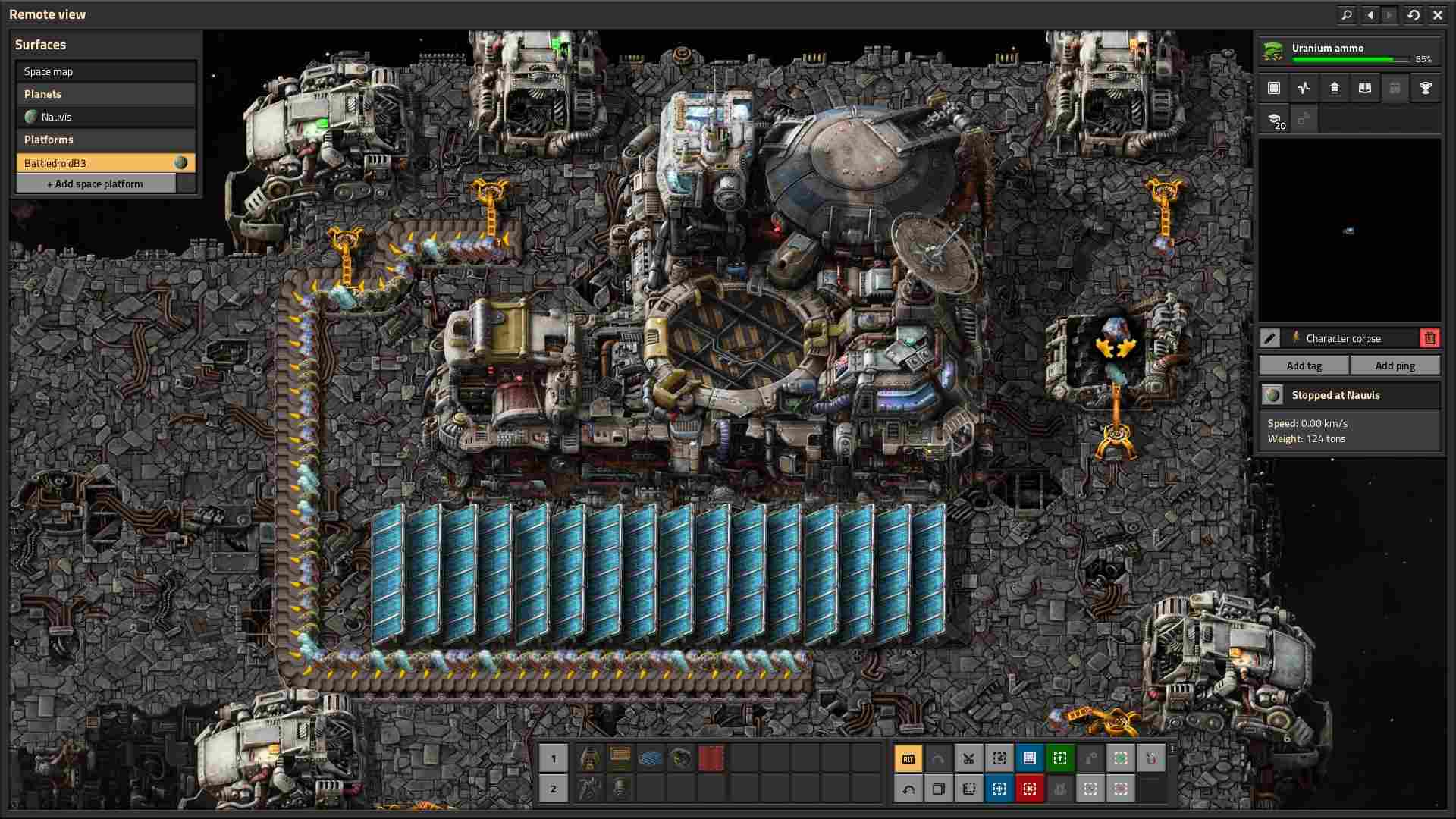
Task: Open the production statistics graph icon
Action: [1304, 88]
